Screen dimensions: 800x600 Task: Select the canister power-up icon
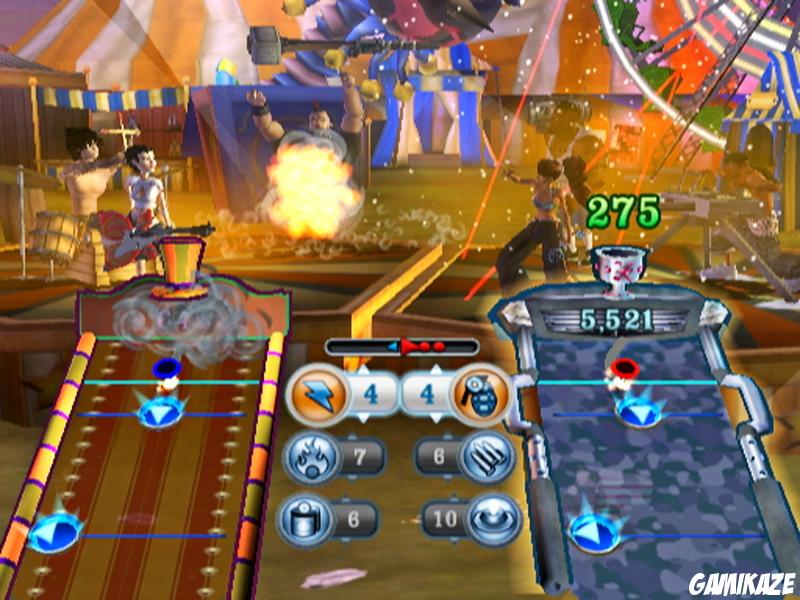[313, 518]
